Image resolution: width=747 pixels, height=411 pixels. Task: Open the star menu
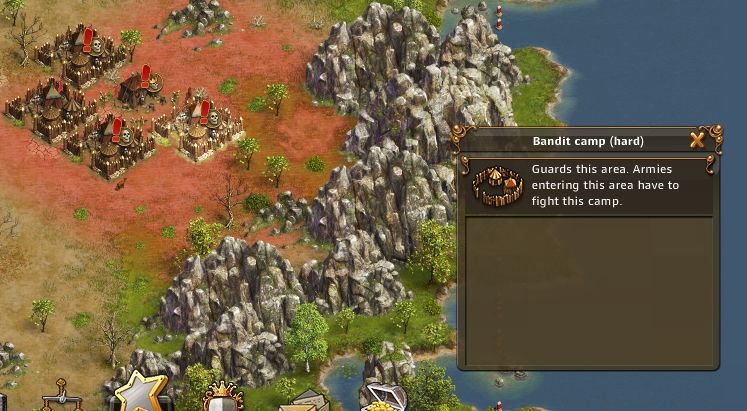coord(141,394)
